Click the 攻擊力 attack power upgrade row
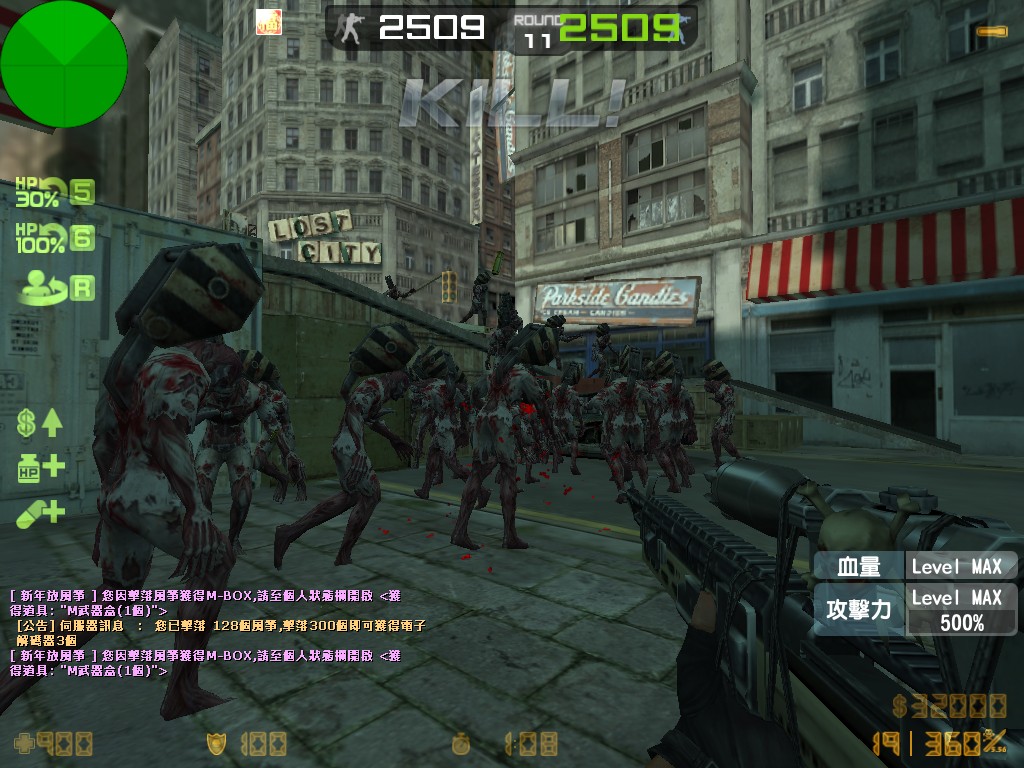This screenshot has width=1024, height=768. (914, 609)
